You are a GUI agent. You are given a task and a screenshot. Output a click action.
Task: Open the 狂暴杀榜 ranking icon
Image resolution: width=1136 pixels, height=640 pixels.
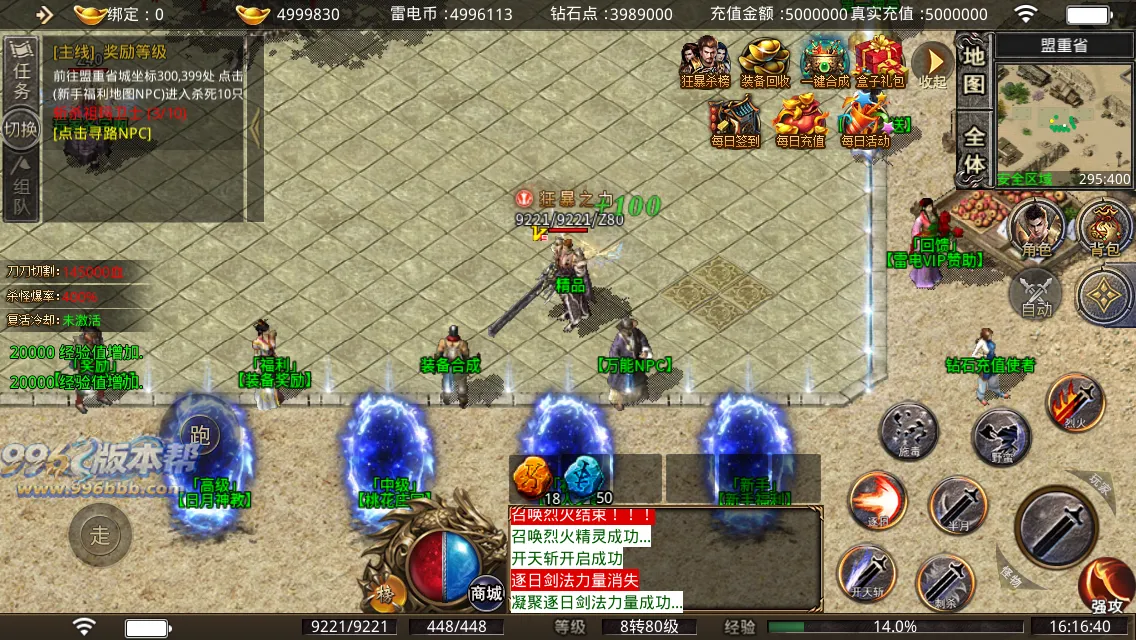(705, 62)
